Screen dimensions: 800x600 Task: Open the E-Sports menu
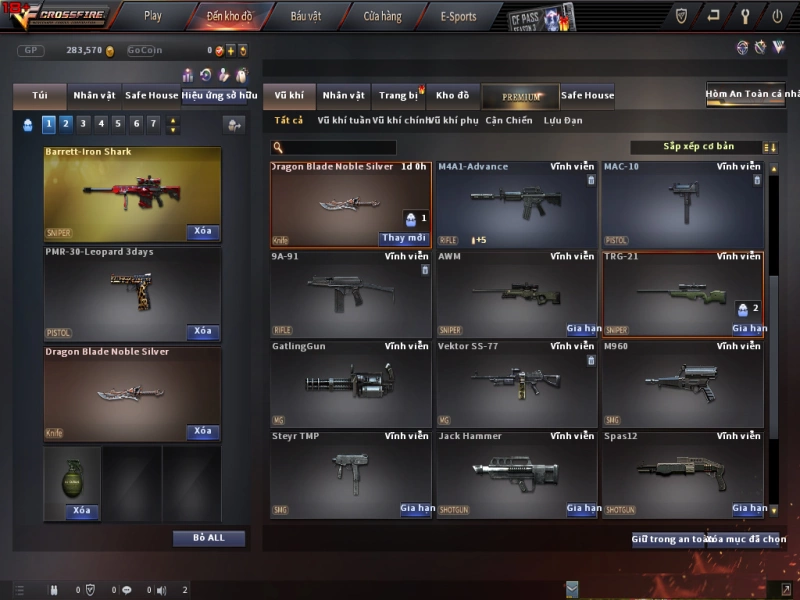pos(458,16)
